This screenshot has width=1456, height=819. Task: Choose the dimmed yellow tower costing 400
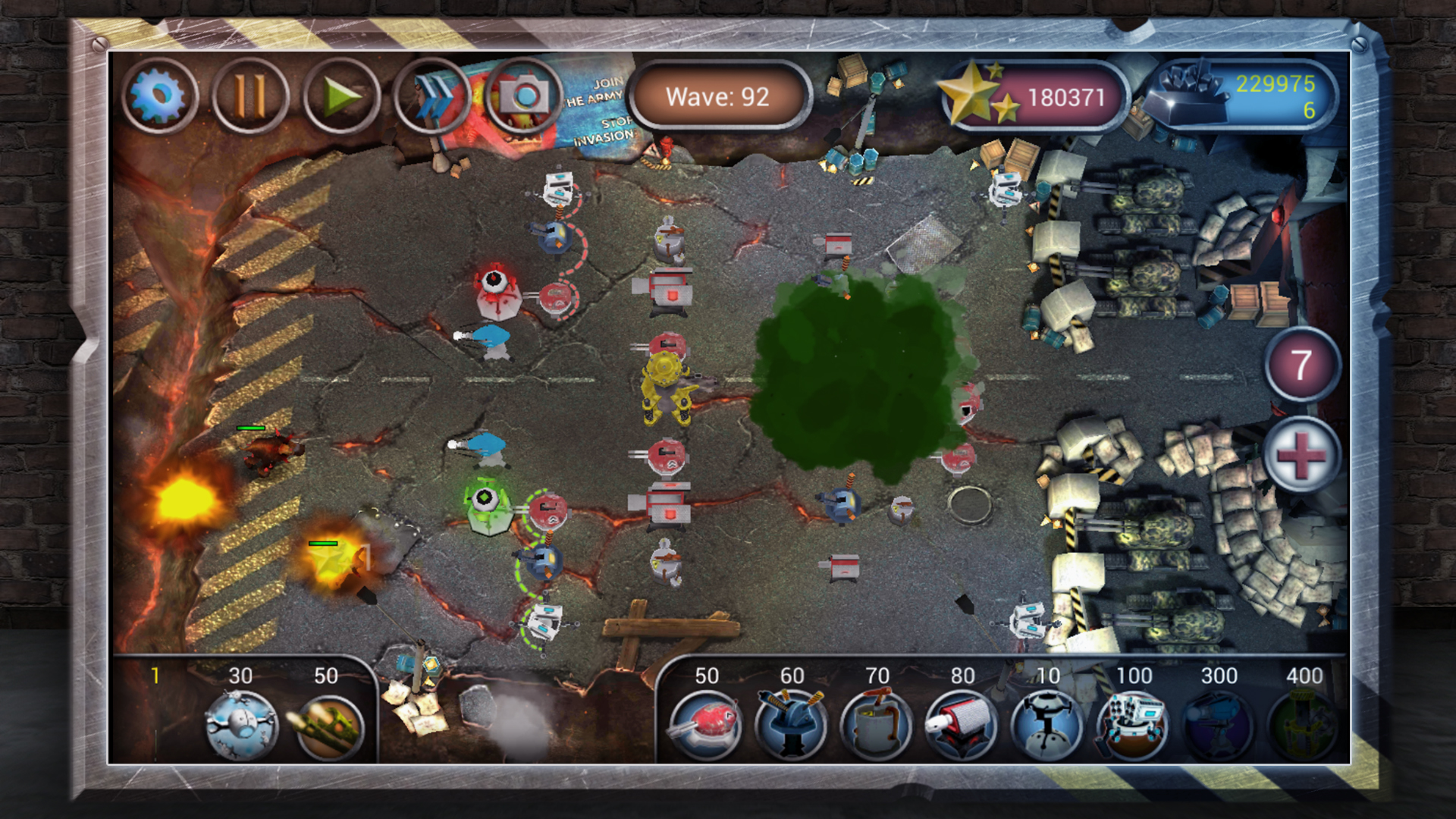(x=1303, y=724)
